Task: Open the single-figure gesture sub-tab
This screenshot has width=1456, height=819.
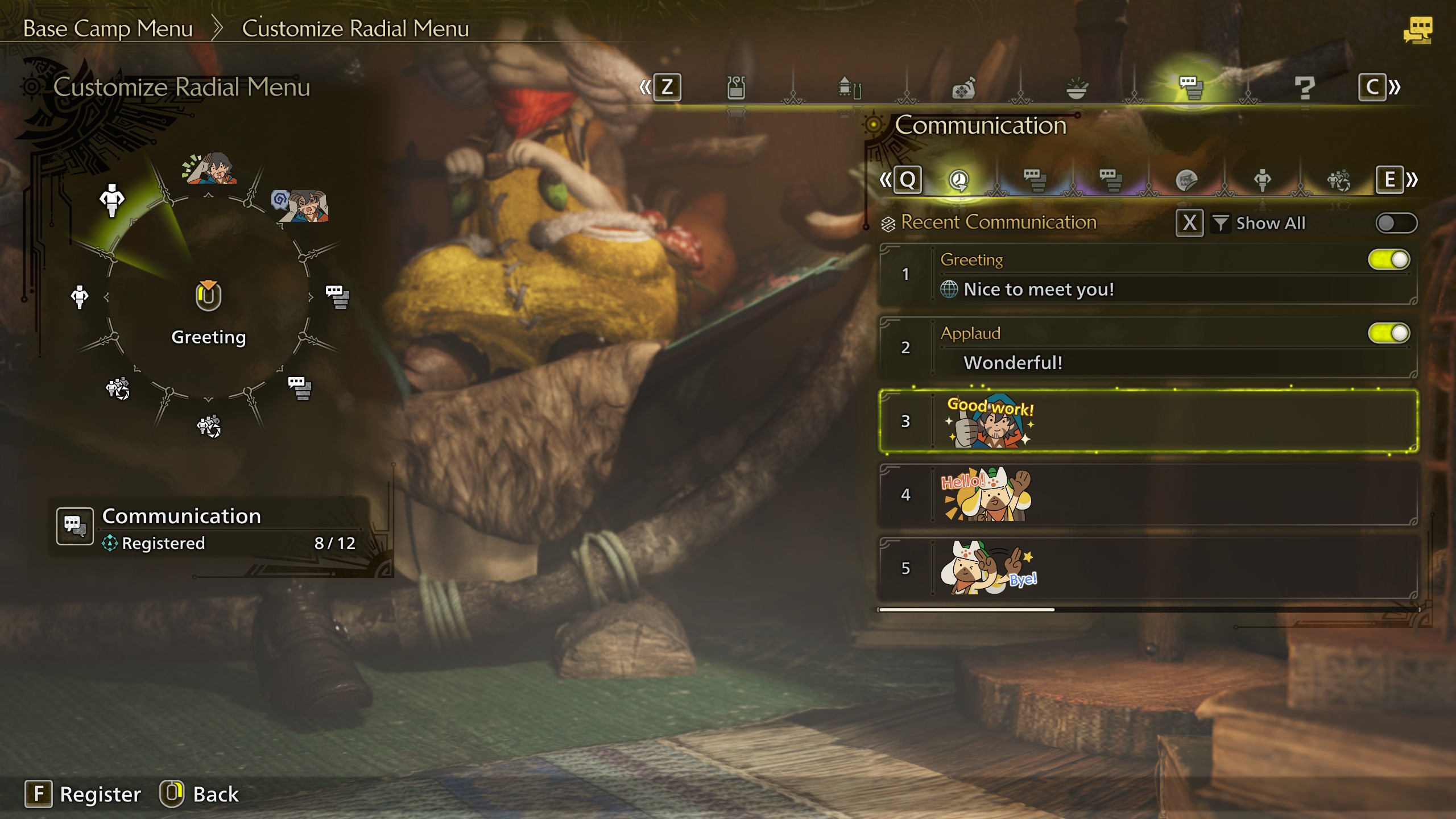Action: [x=1262, y=180]
